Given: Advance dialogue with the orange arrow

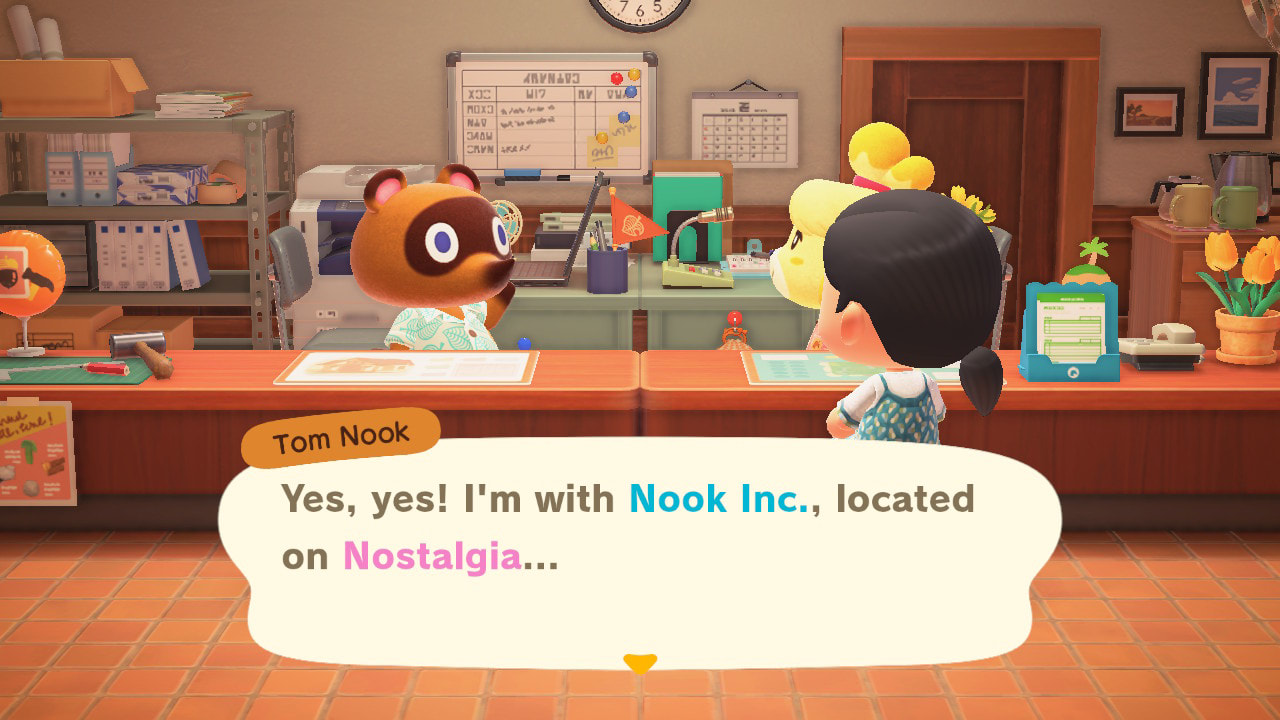Looking at the screenshot, I should [640, 662].
